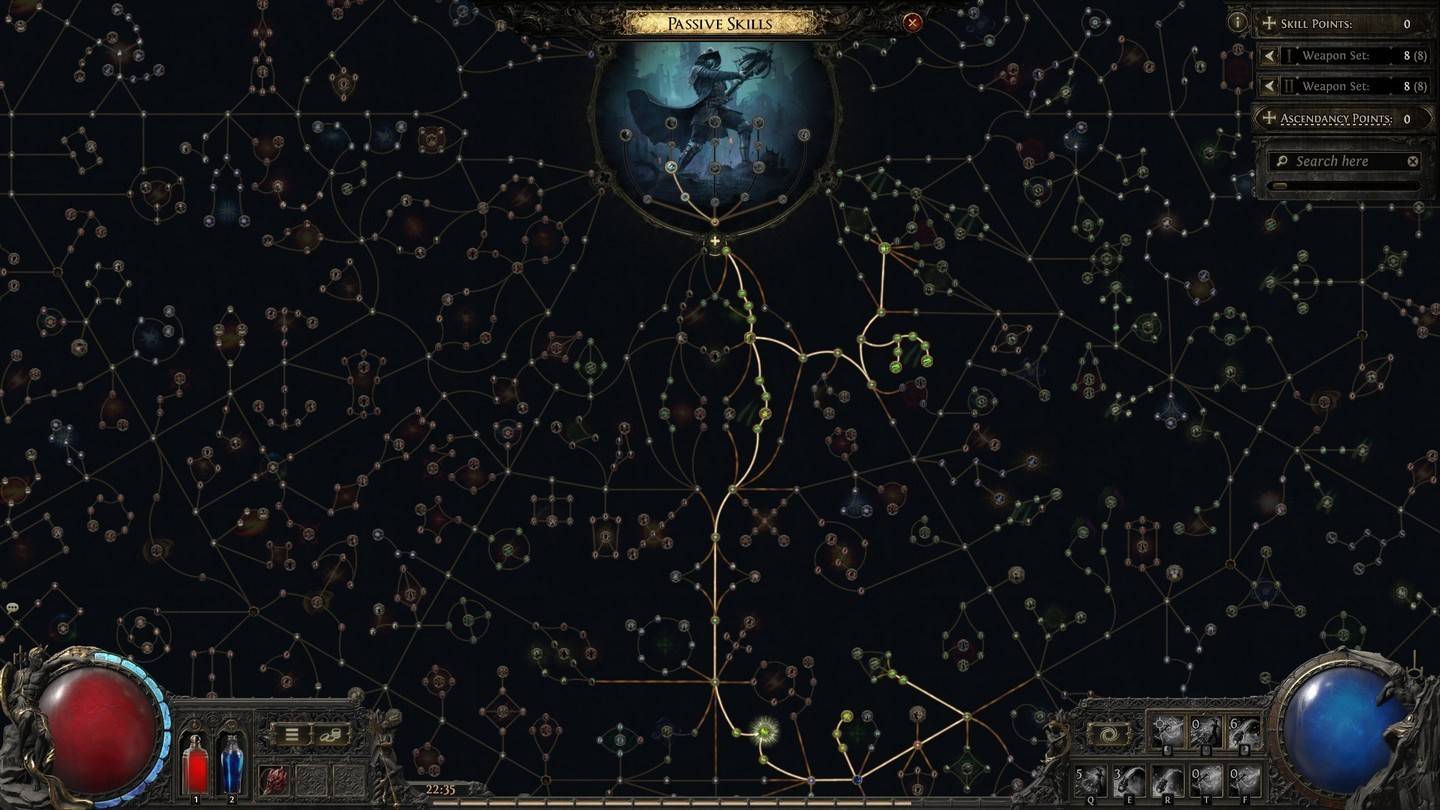
Task: Click the plus icon beside Ascendancy Points
Action: point(1267,119)
